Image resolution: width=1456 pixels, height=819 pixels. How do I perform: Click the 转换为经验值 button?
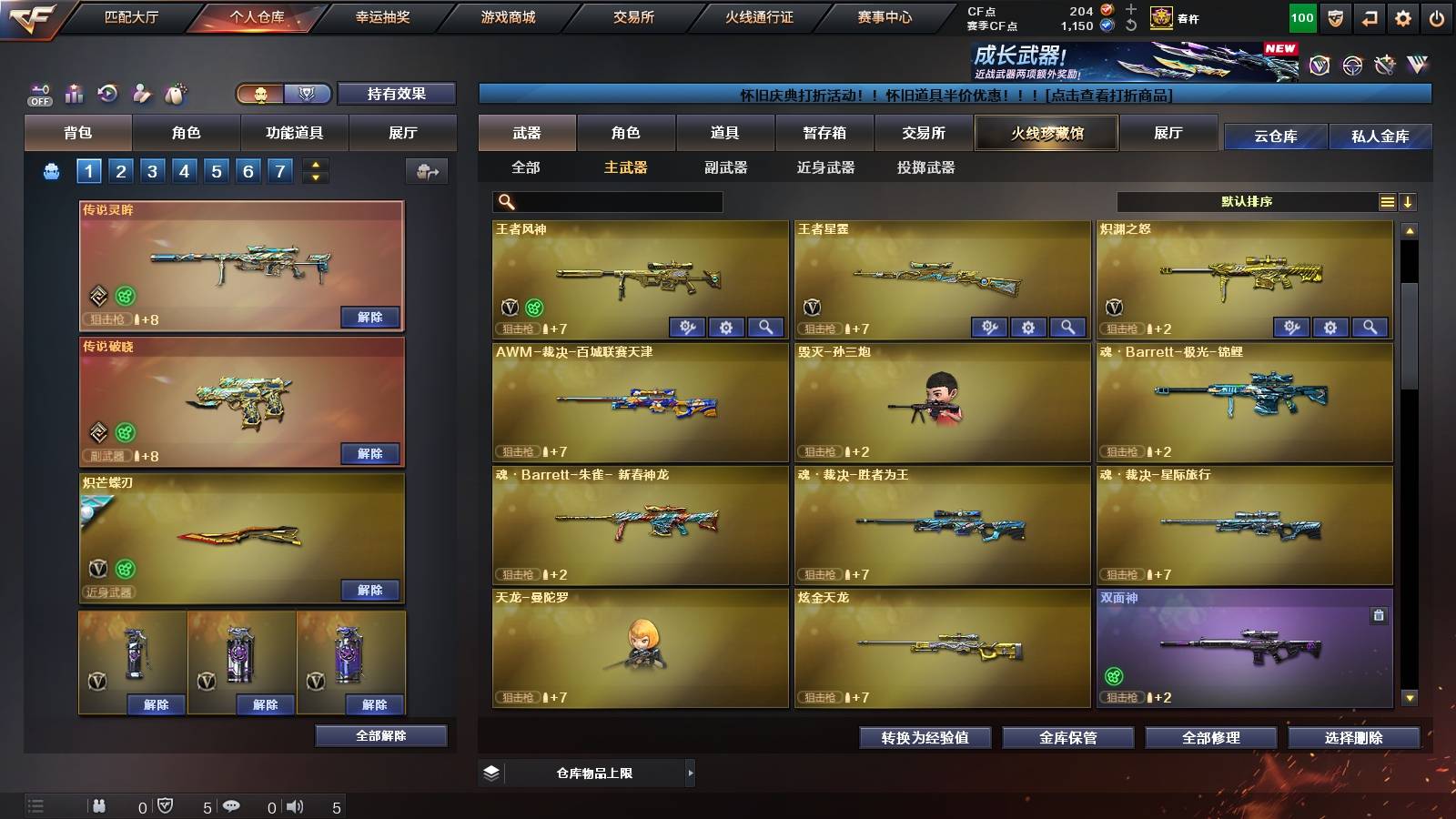point(925,739)
